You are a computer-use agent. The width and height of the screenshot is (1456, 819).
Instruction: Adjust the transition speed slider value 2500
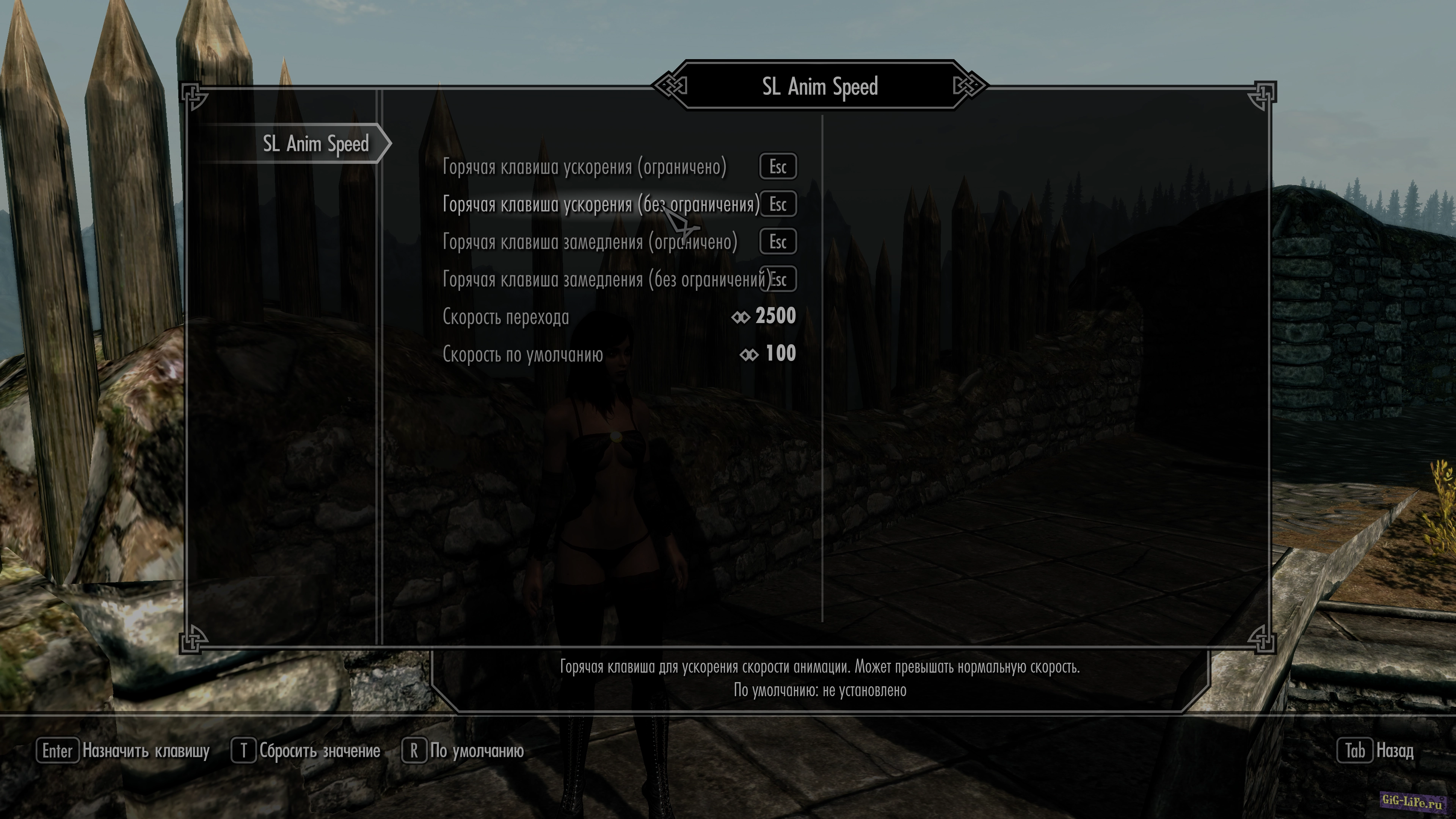click(775, 316)
